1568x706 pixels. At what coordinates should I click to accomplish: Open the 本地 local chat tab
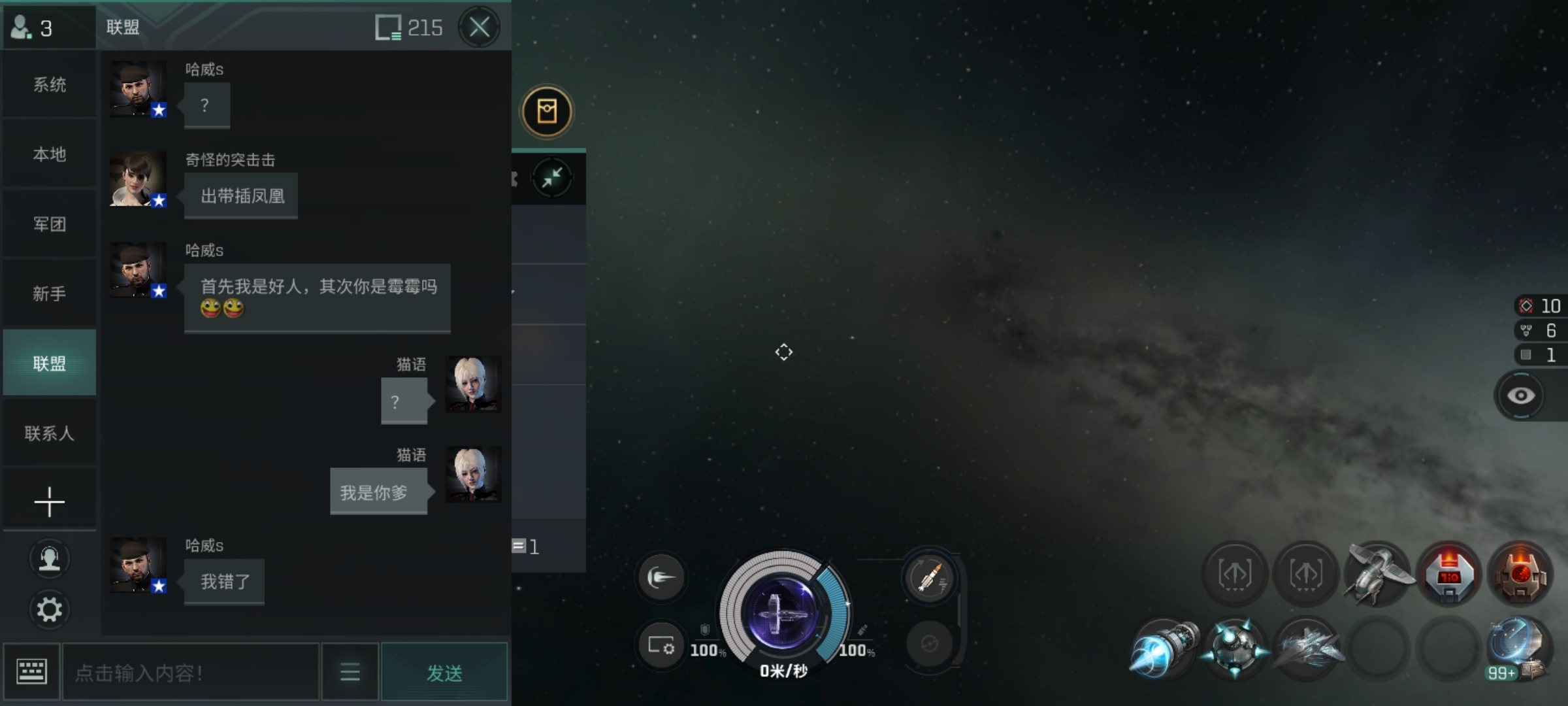[x=50, y=155]
